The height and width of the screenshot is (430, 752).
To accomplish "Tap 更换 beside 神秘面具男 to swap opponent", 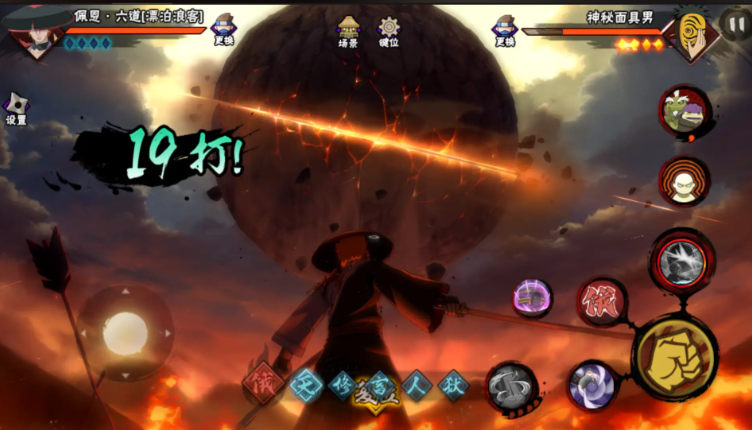I will (x=505, y=30).
